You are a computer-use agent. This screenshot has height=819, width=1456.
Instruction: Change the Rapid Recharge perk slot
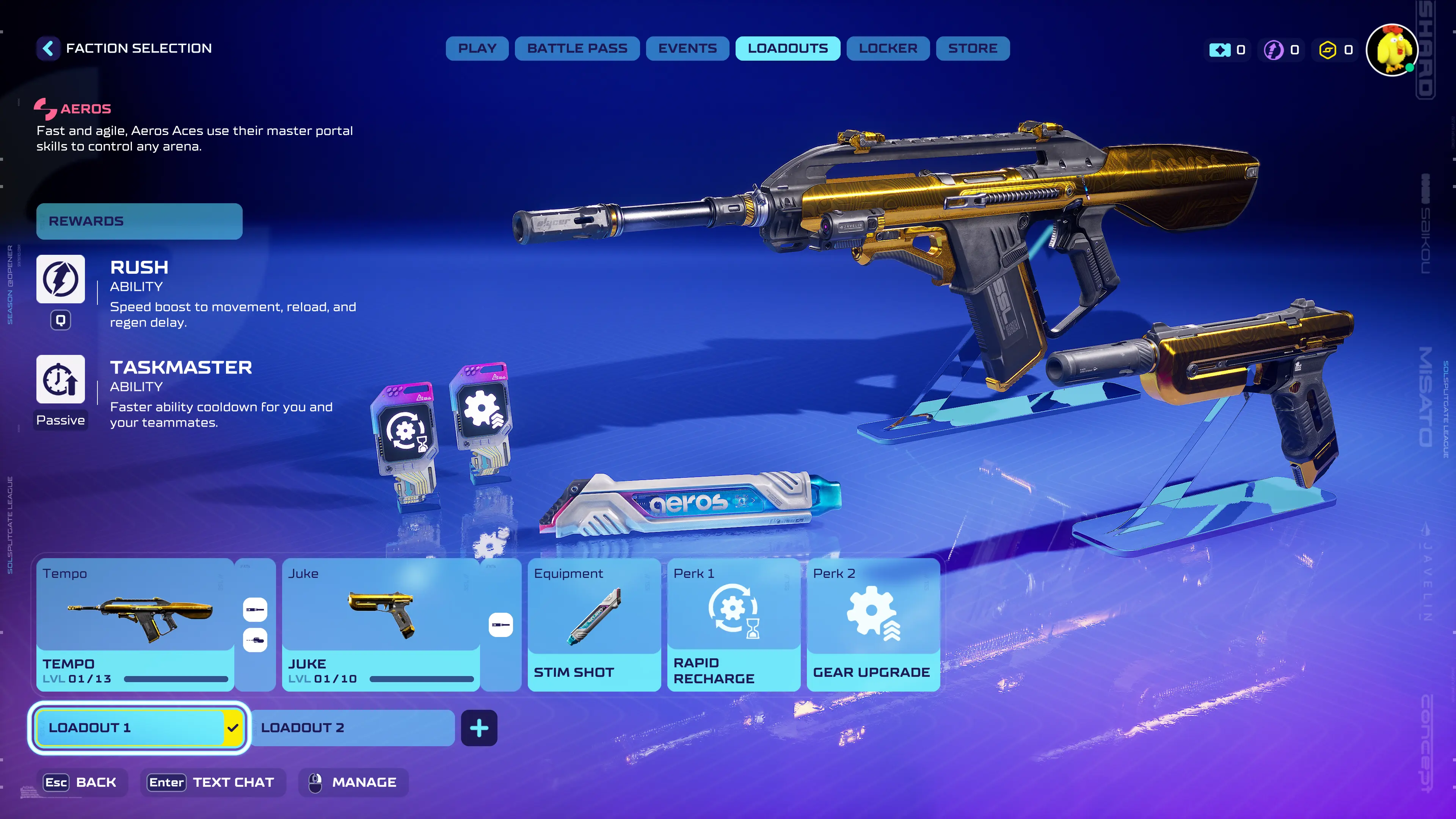[x=733, y=624]
